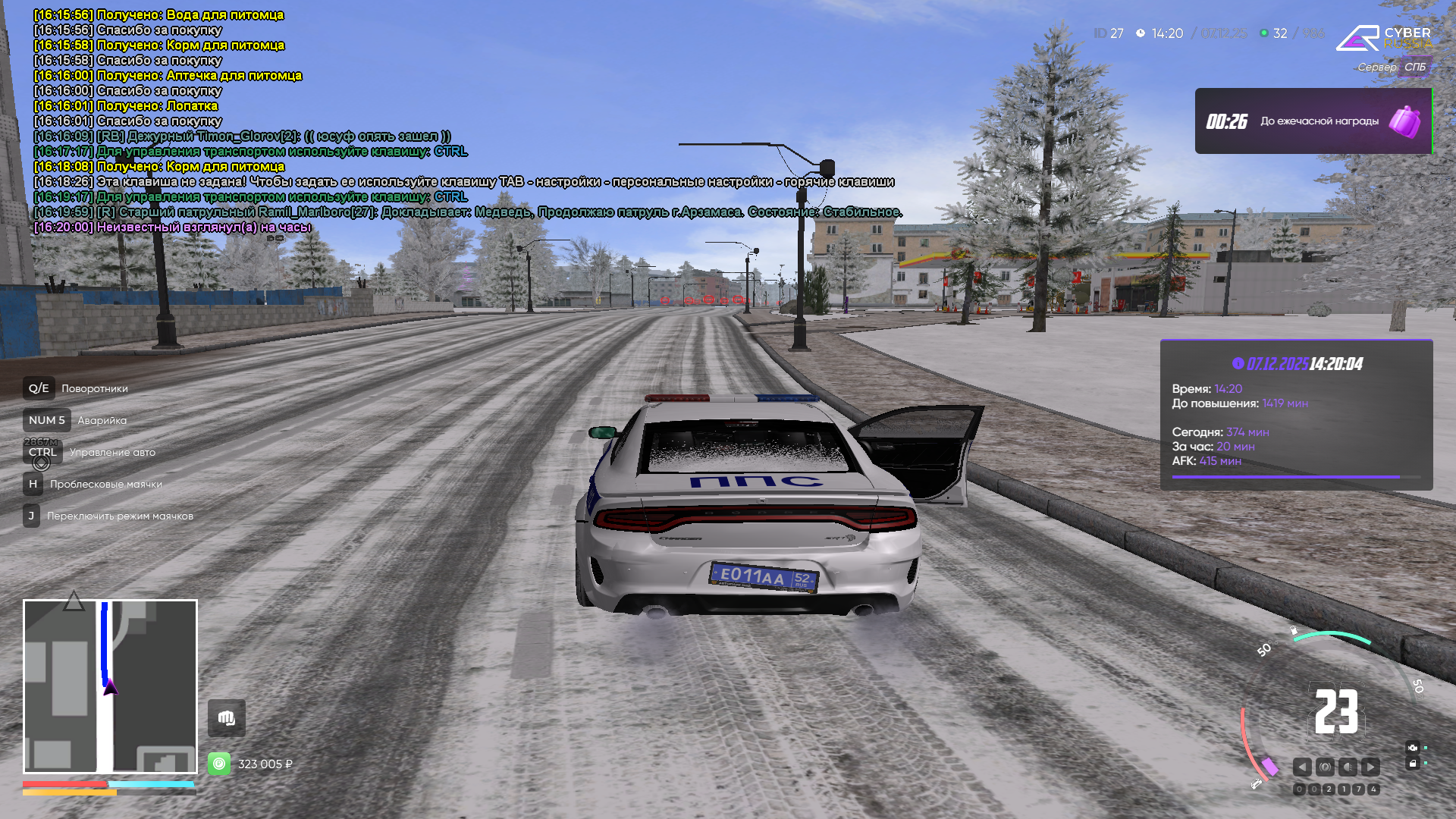1456x819 pixels.
Task: Click the green ruble money icon
Action: (219, 764)
